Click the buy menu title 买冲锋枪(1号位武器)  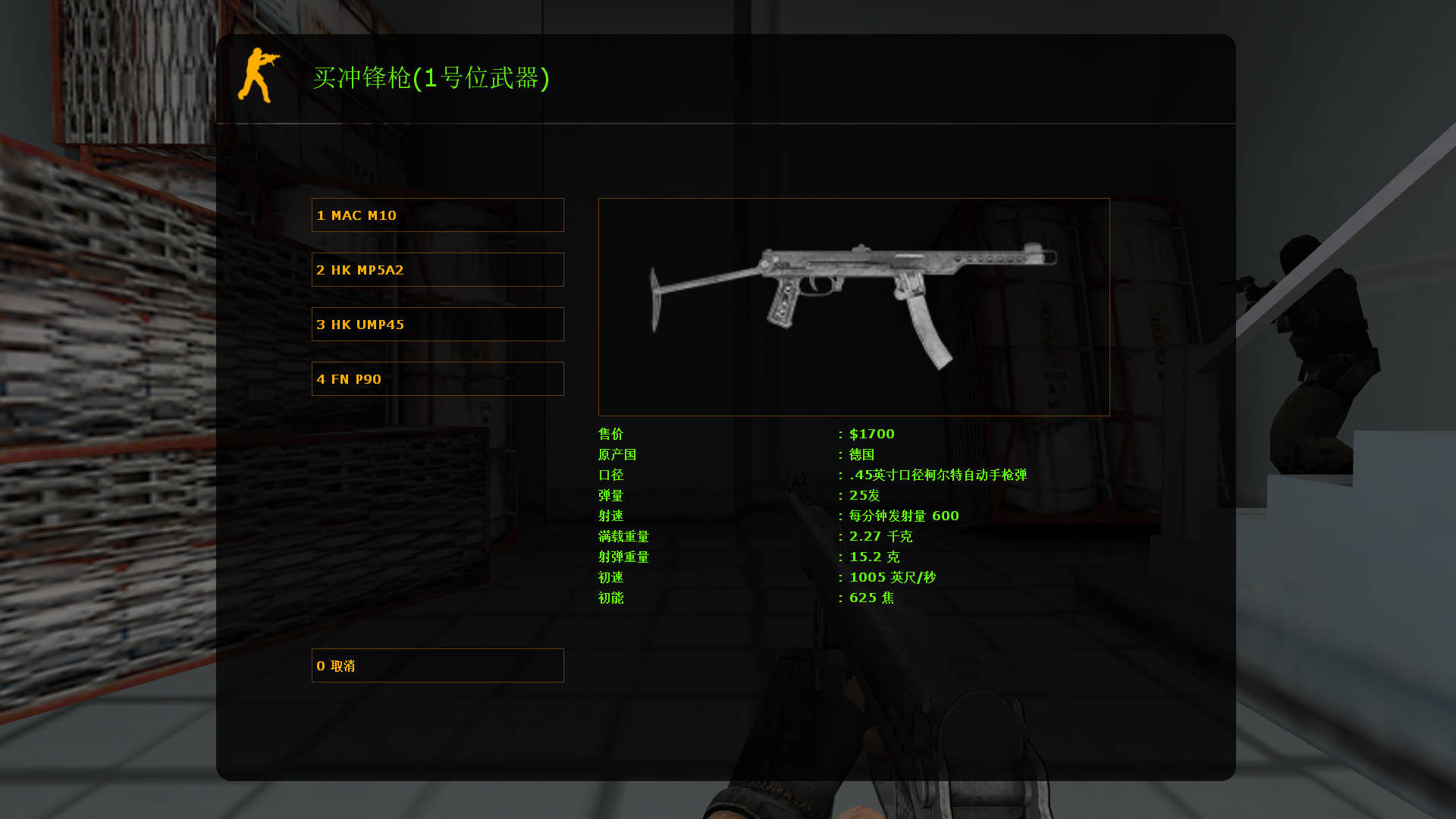click(x=432, y=79)
